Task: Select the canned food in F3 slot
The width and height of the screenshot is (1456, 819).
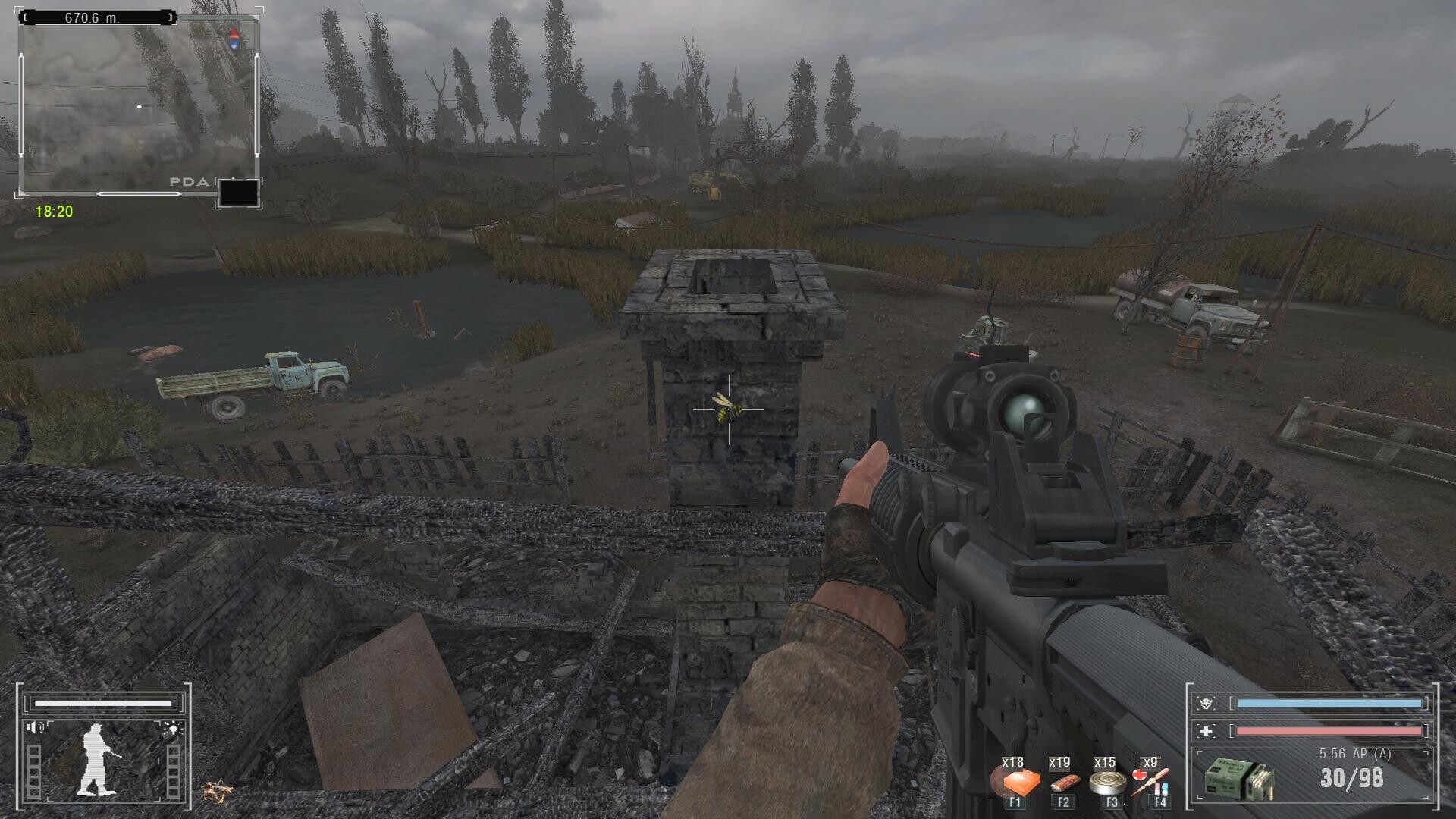Action: pyautogui.click(x=1106, y=782)
